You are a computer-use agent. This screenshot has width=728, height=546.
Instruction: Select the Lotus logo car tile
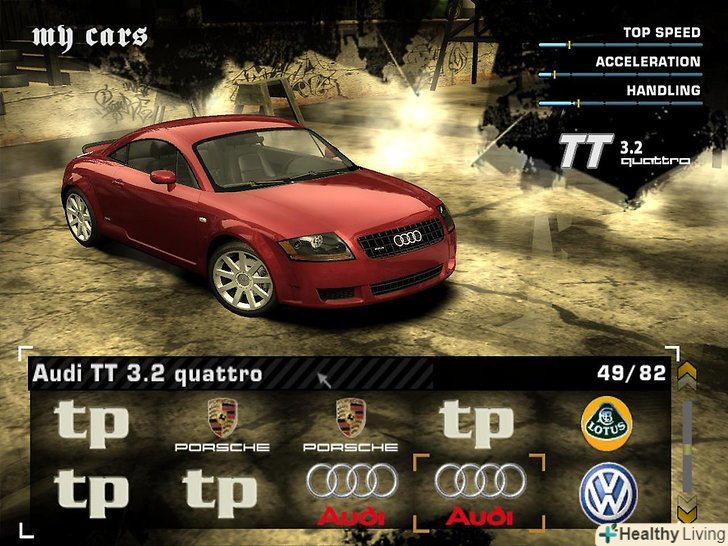point(607,423)
